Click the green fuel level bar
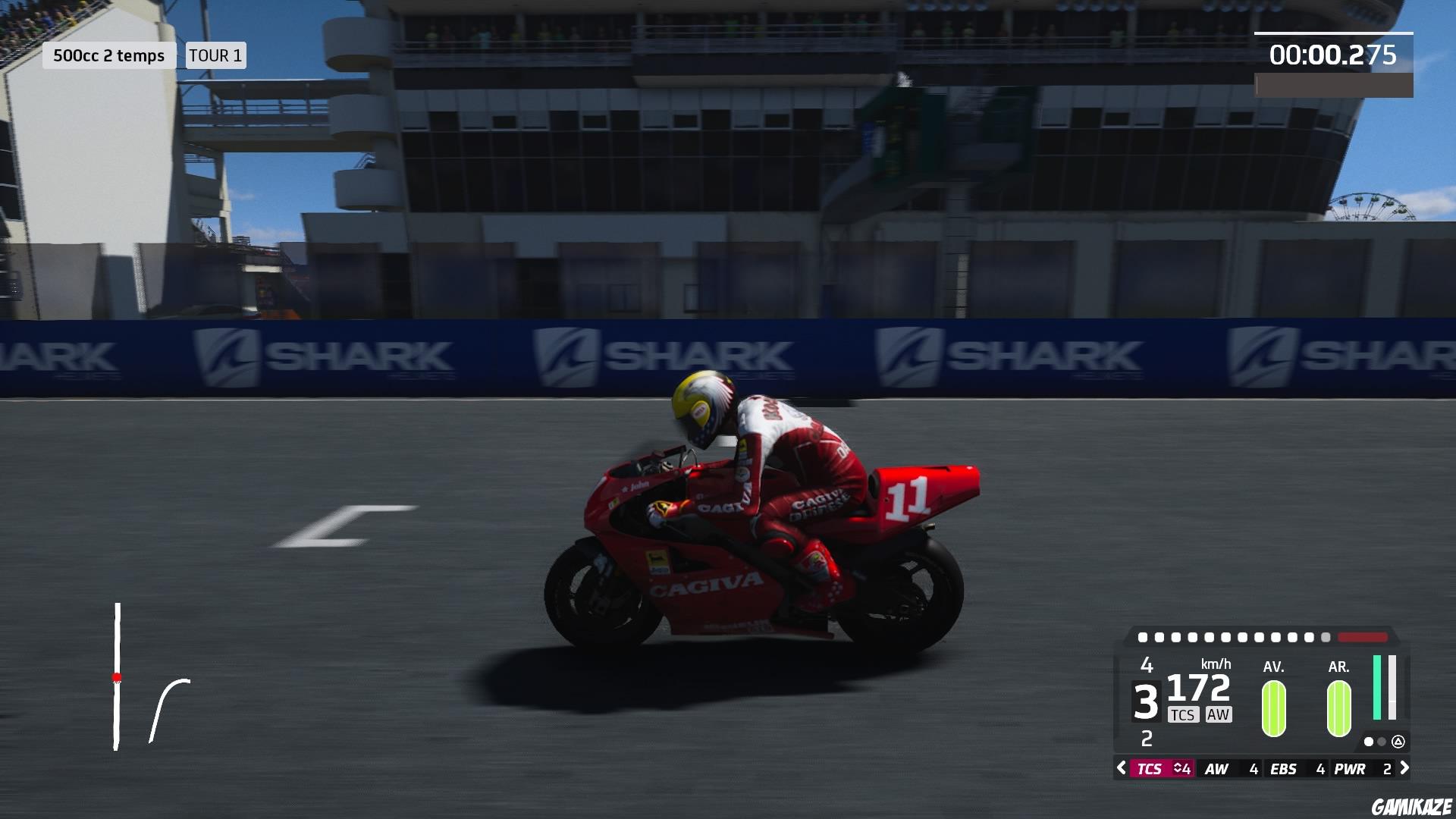Image resolution: width=1456 pixels, height=819 pixels. pyautogui.click(x=1376, y=688)
